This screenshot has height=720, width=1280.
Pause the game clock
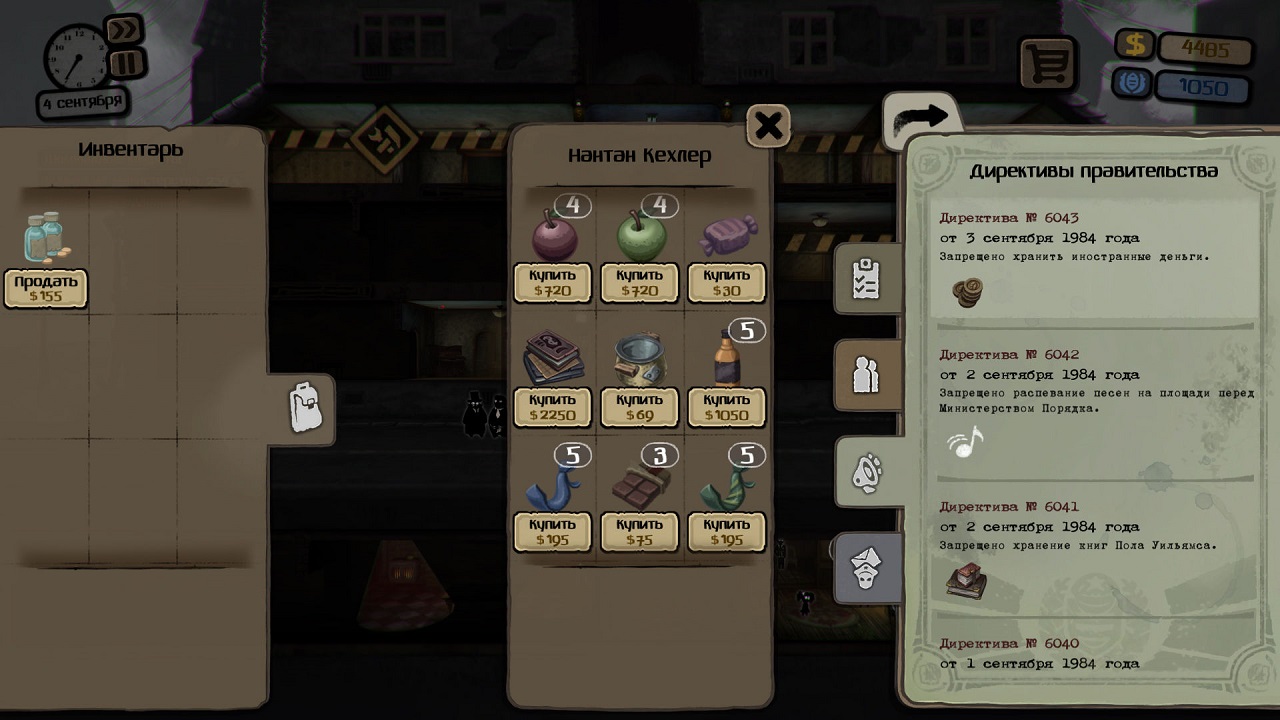click(x=127, y=64)
